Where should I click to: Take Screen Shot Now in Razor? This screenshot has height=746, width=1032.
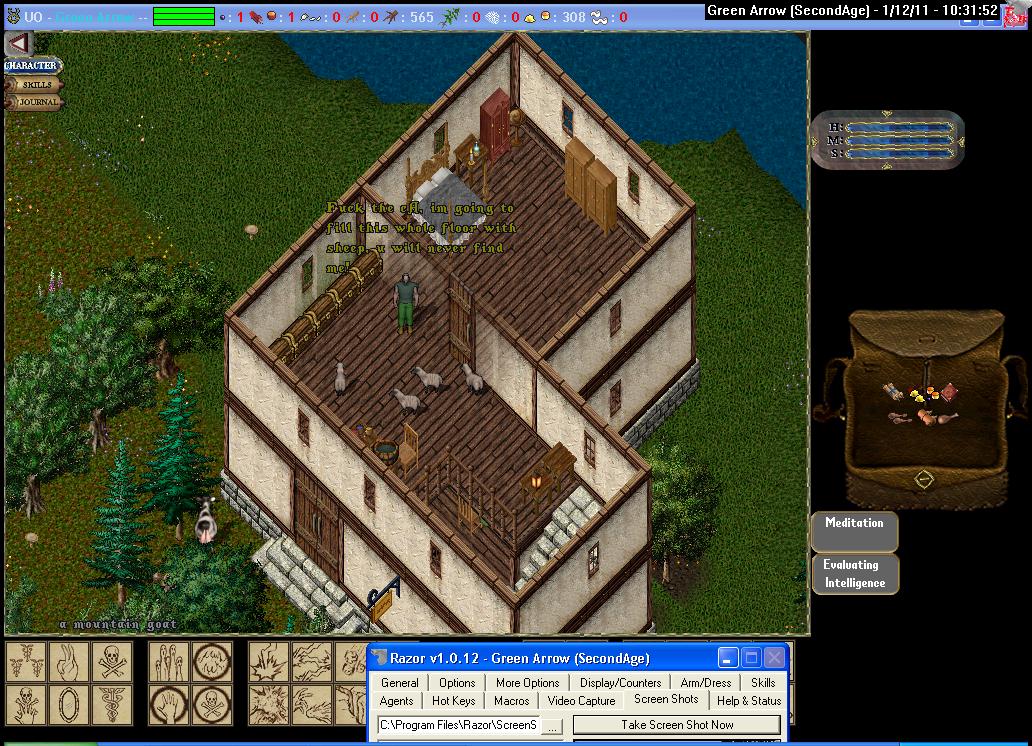(x=677, y=725)
